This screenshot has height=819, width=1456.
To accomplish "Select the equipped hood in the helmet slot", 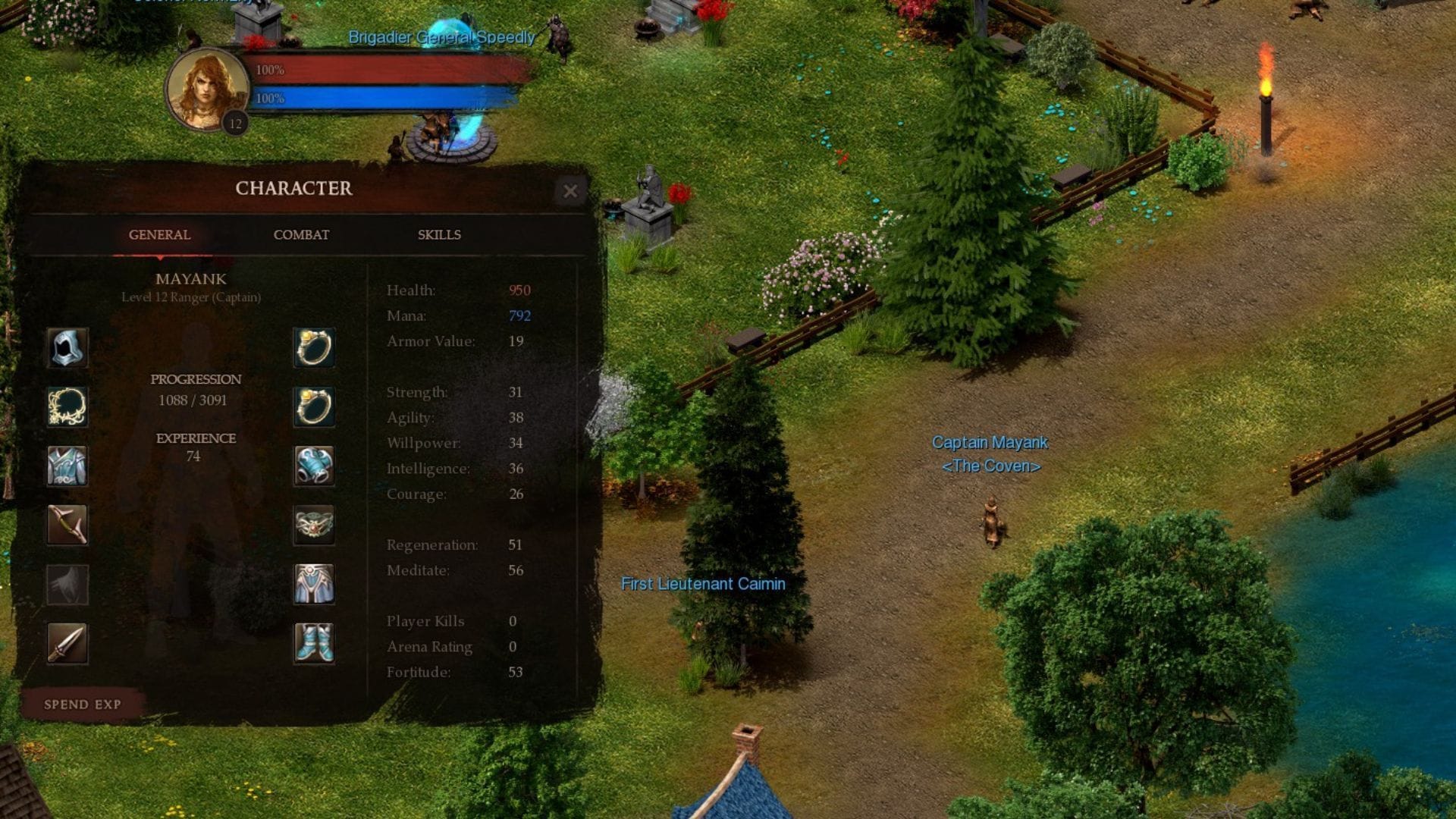I will [67, 348].
